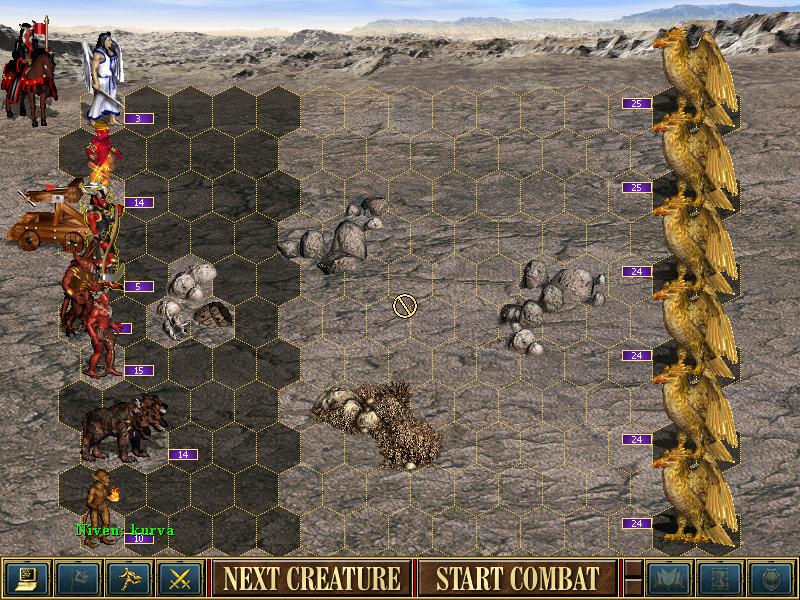800x600 pixels.
Task: Retreat using the running man button
Action: (129, 578)
